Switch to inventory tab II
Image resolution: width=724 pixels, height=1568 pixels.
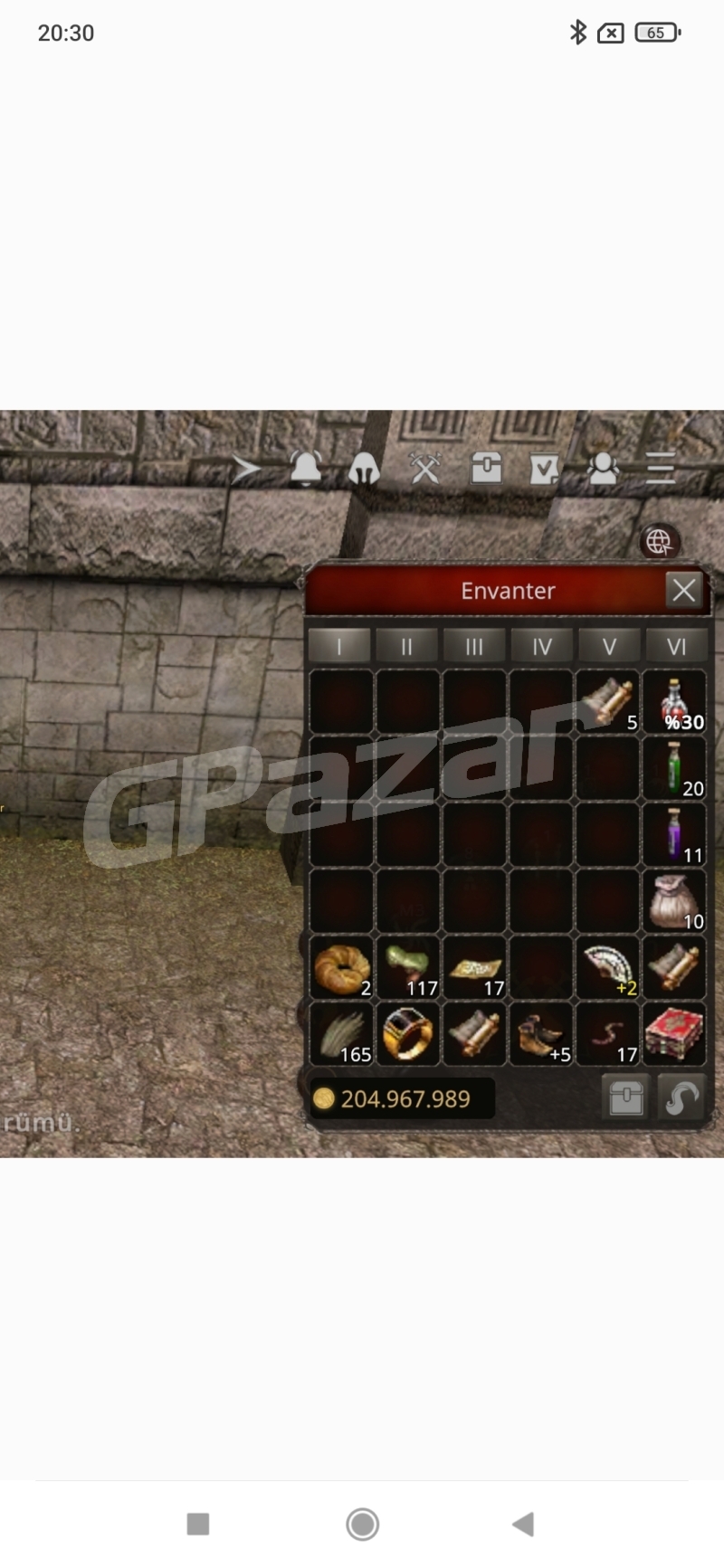(x=406, y=646)
